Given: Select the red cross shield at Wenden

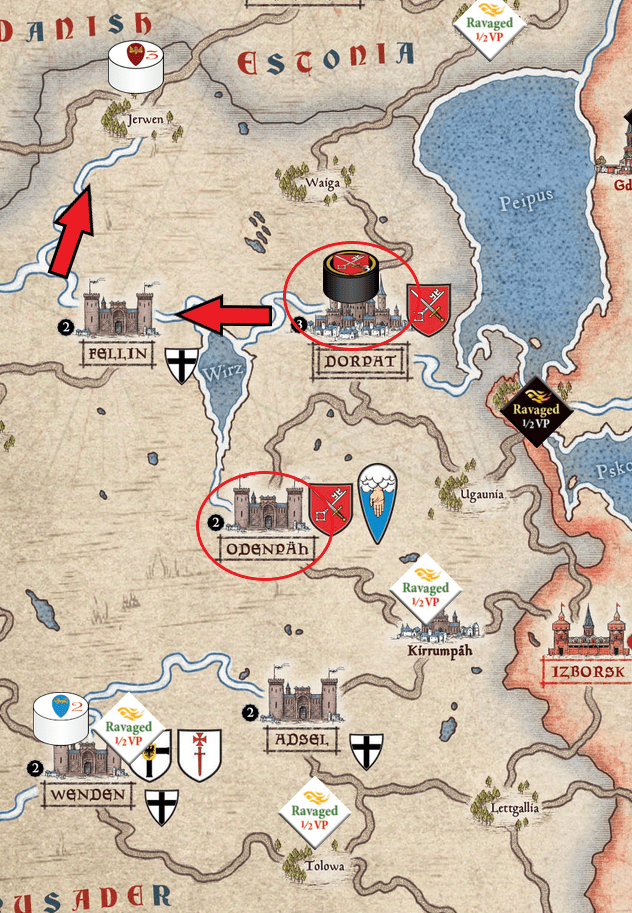Looking at the screenshot, I should tap(199, 753).
